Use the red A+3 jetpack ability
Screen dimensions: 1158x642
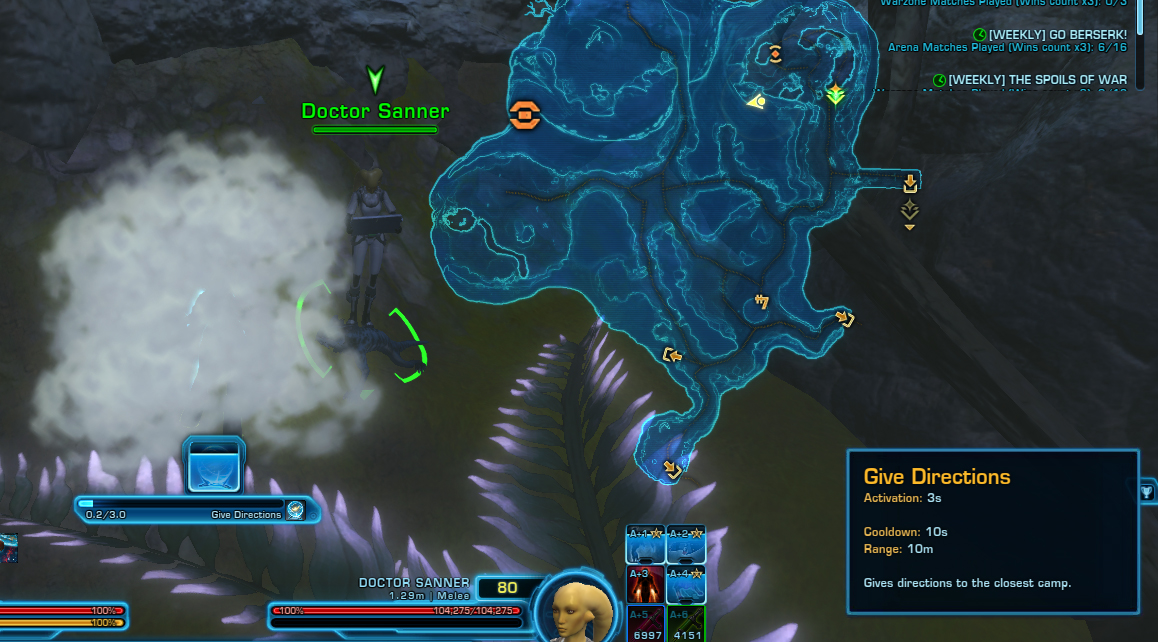point(645,585)
